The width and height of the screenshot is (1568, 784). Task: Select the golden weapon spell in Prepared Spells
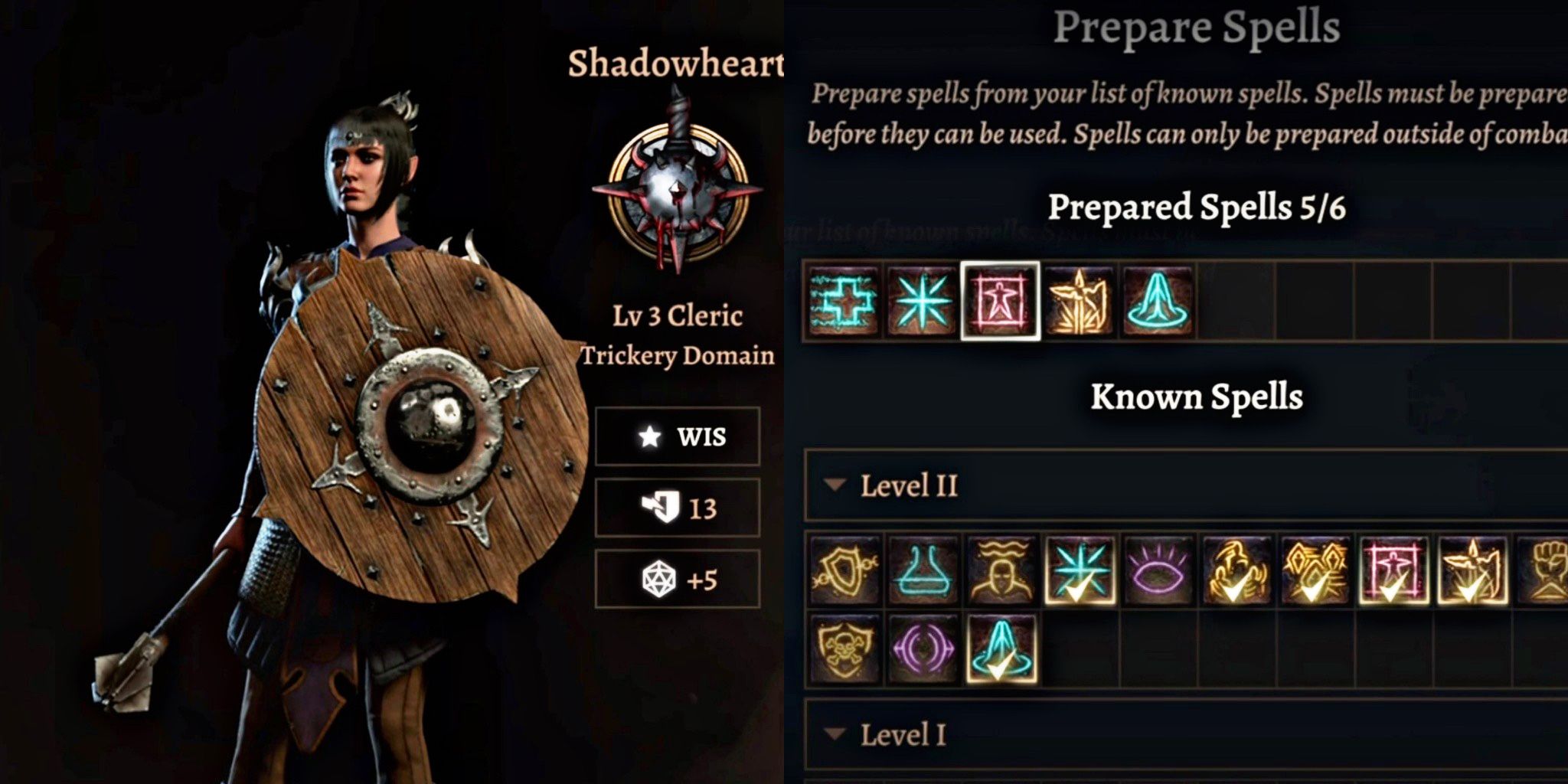tap(1079, 300)
